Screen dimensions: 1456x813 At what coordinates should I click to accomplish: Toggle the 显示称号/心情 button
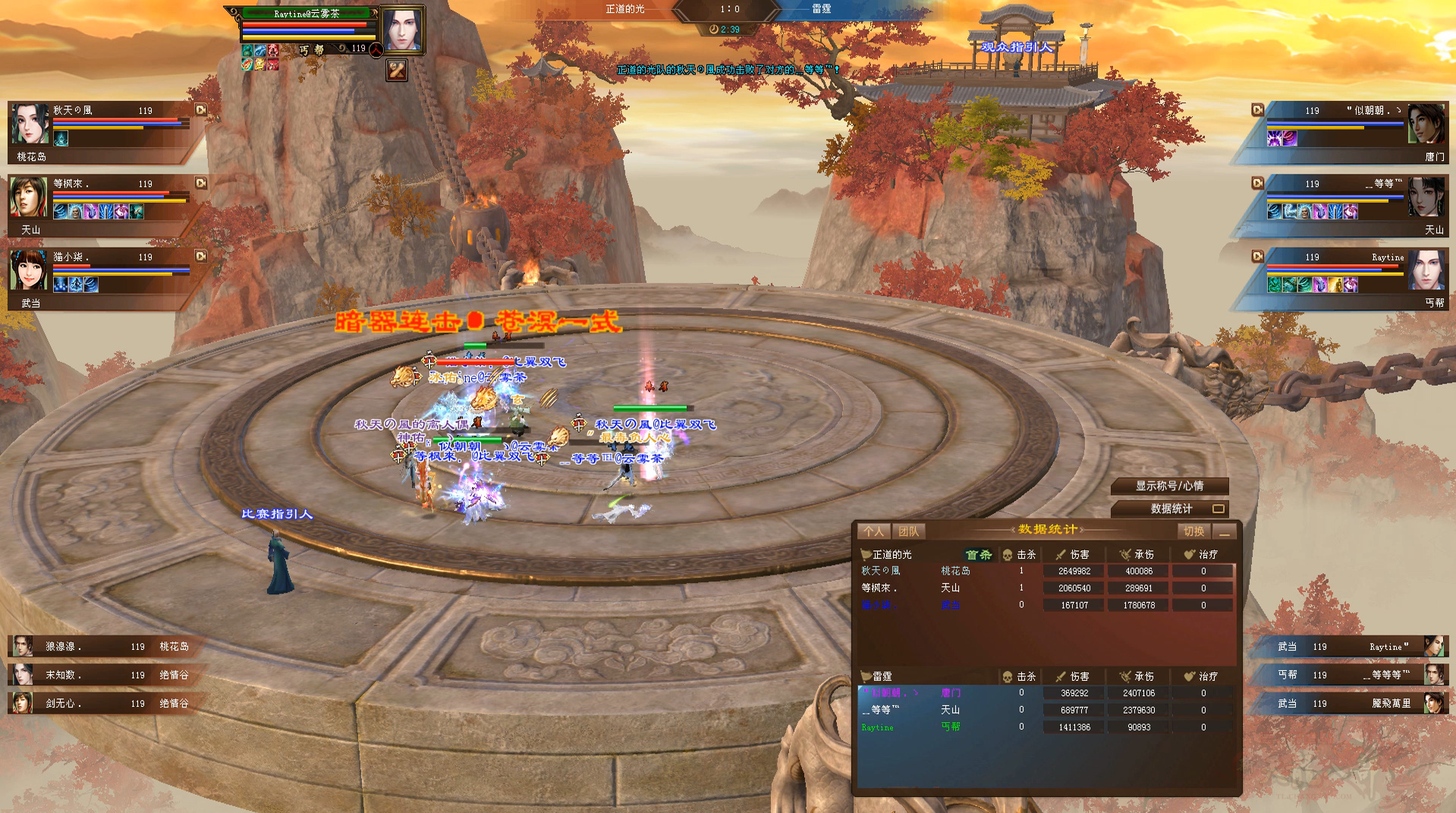(1169, 486)
